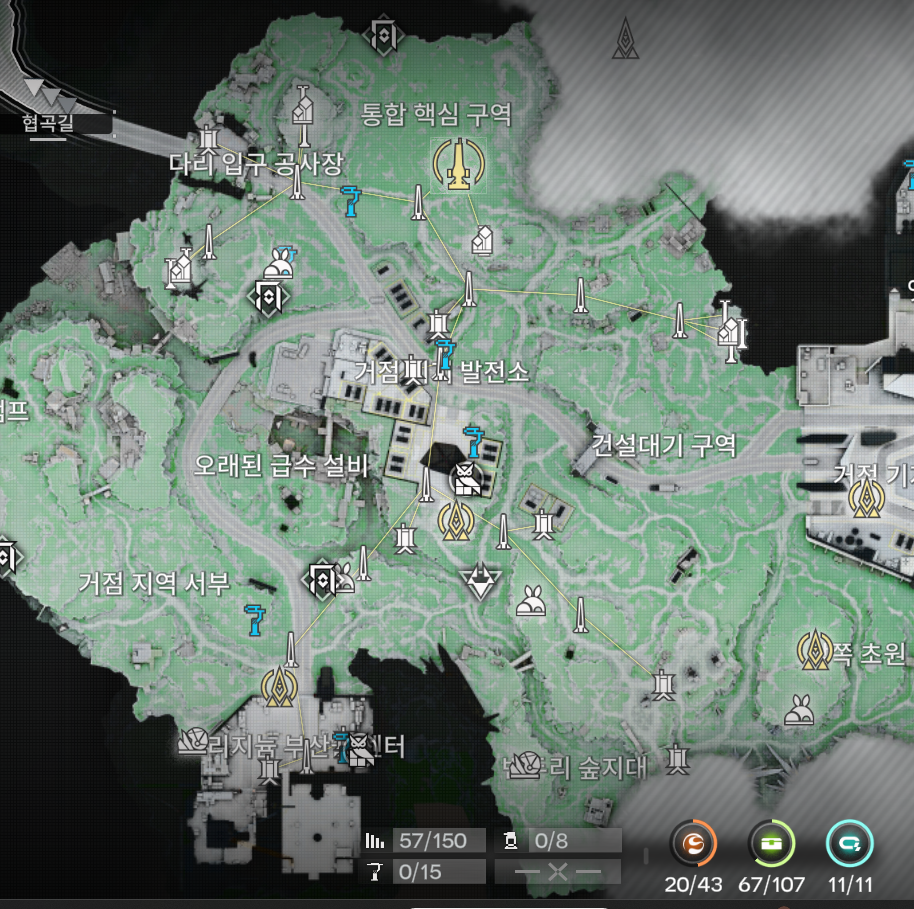The width and height of the screenshot is (914, 909).
Task: Open the cyan collectible counter 11/11
Action: (849, 845)
